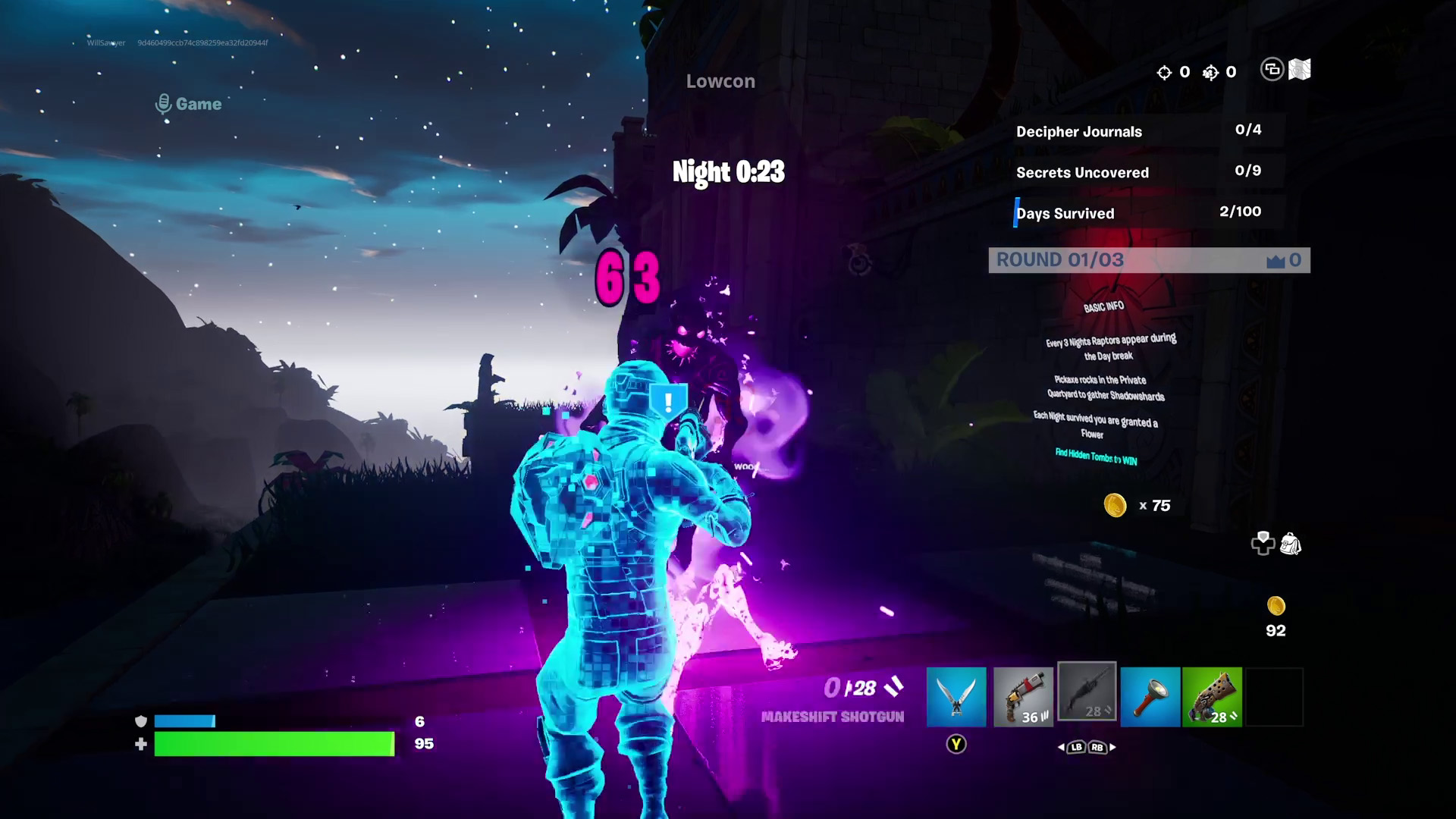Select the dual blades weapon slot
1456x819 pixels.
pos(956,696)
